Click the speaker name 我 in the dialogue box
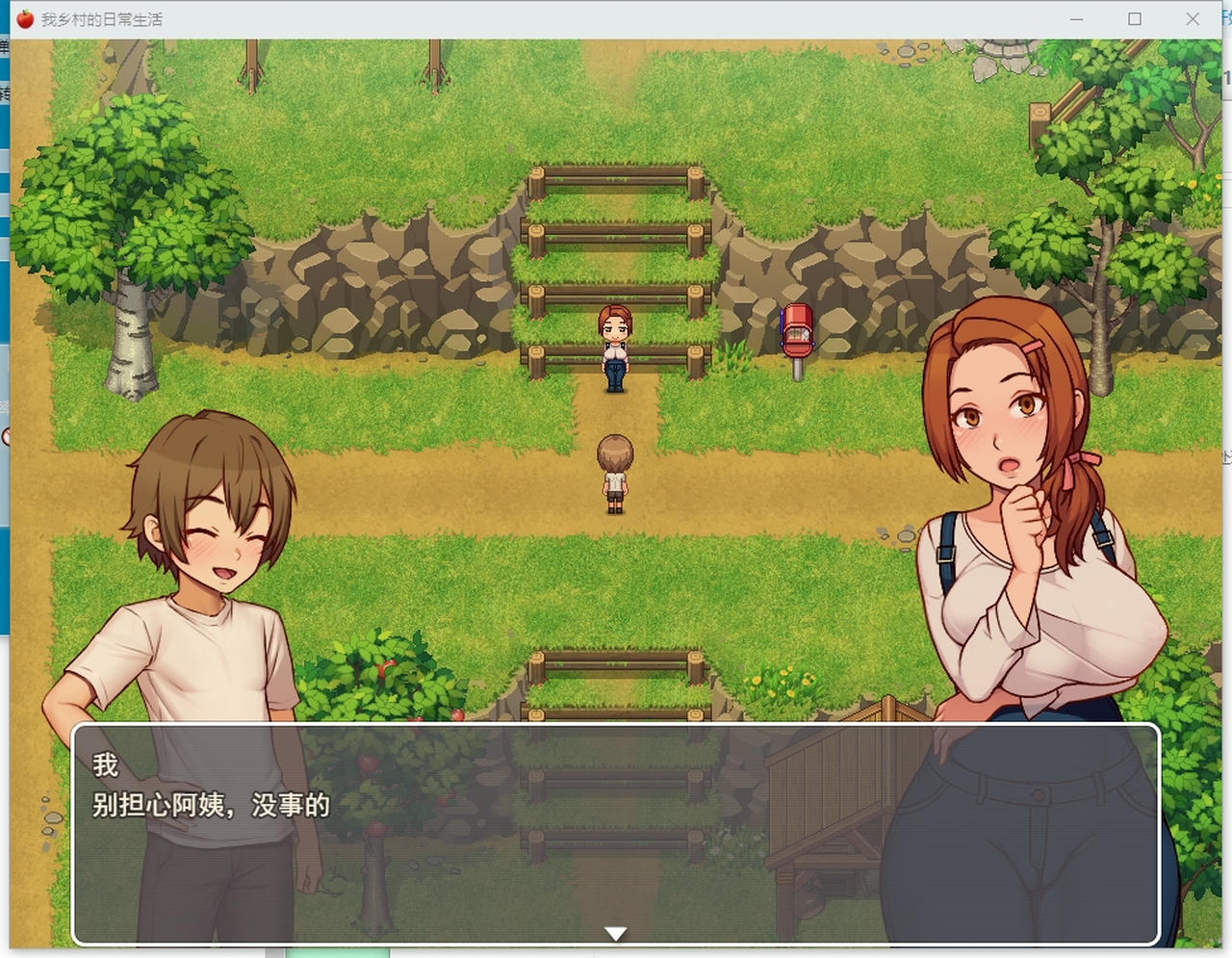 coord(104,765)
